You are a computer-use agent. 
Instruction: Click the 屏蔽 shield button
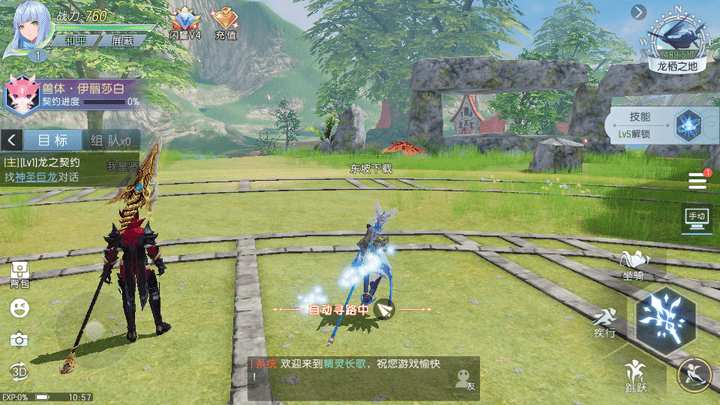coord(124,41)
